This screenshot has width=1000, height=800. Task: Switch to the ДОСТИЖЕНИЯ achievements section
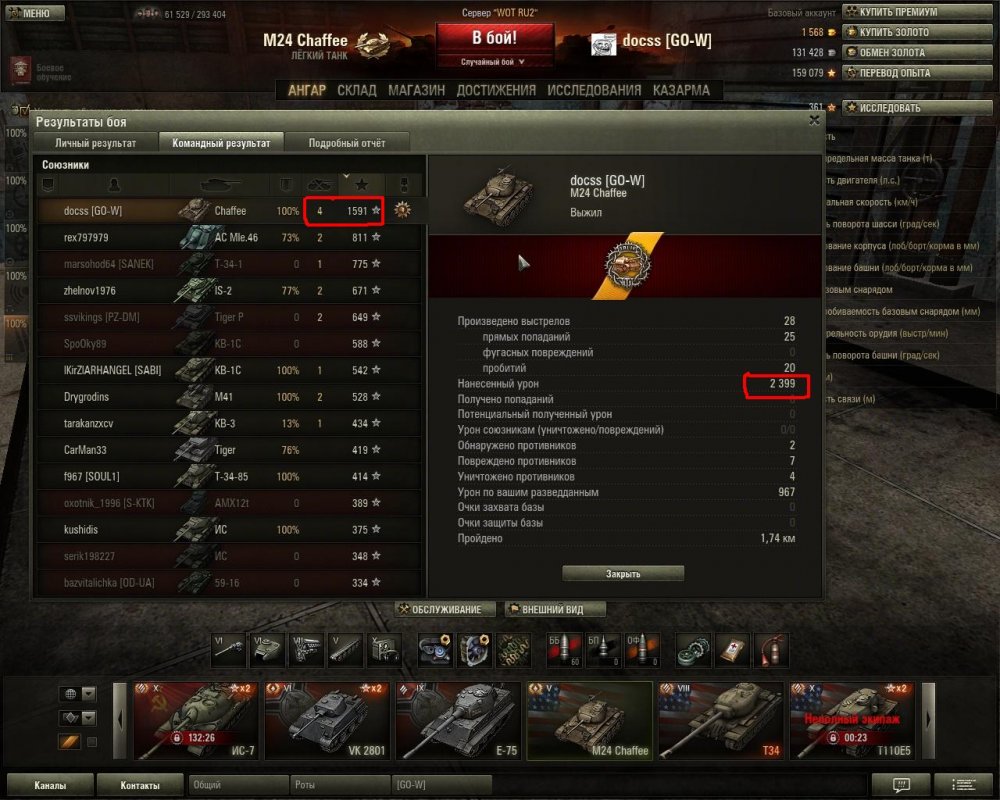495,90
